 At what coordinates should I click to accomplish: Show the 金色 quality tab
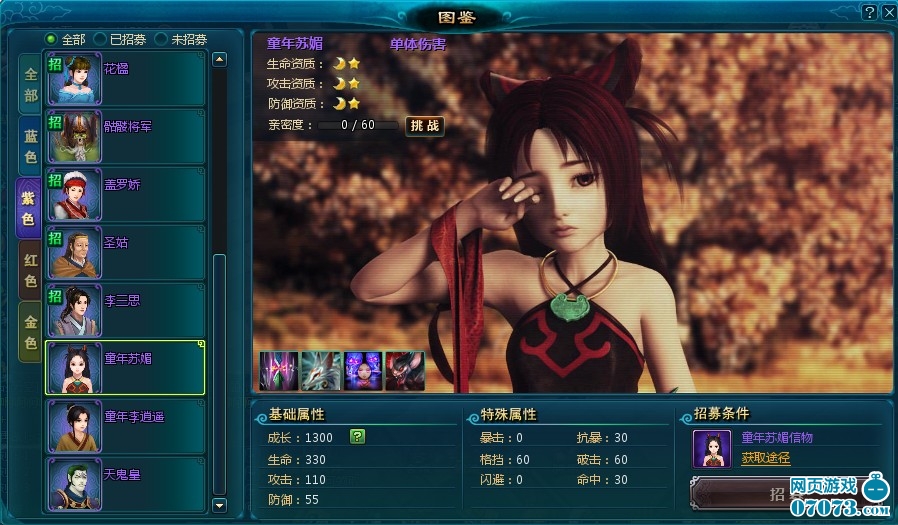tap(30, 332)
